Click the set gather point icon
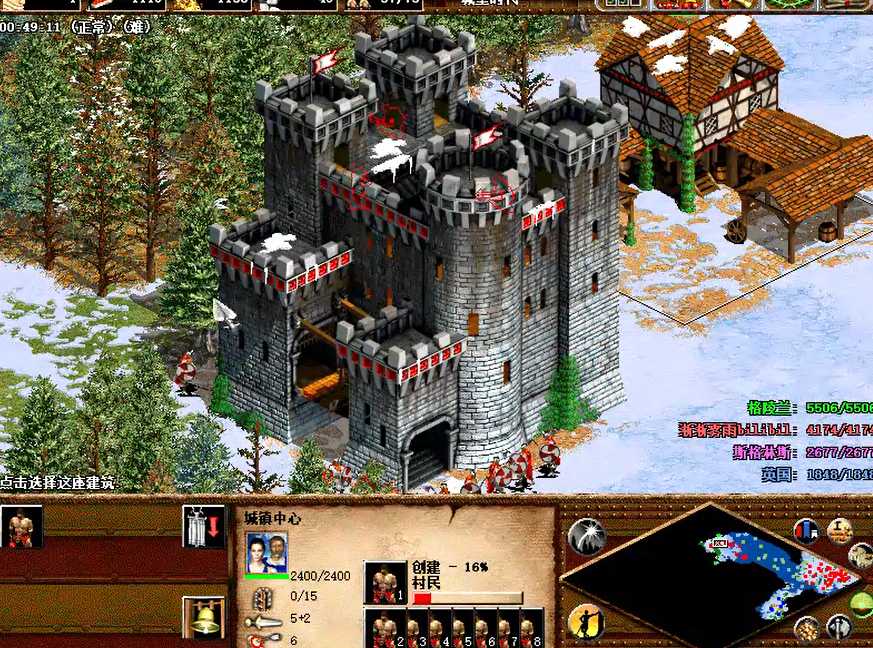 click(x=203, y=527)
